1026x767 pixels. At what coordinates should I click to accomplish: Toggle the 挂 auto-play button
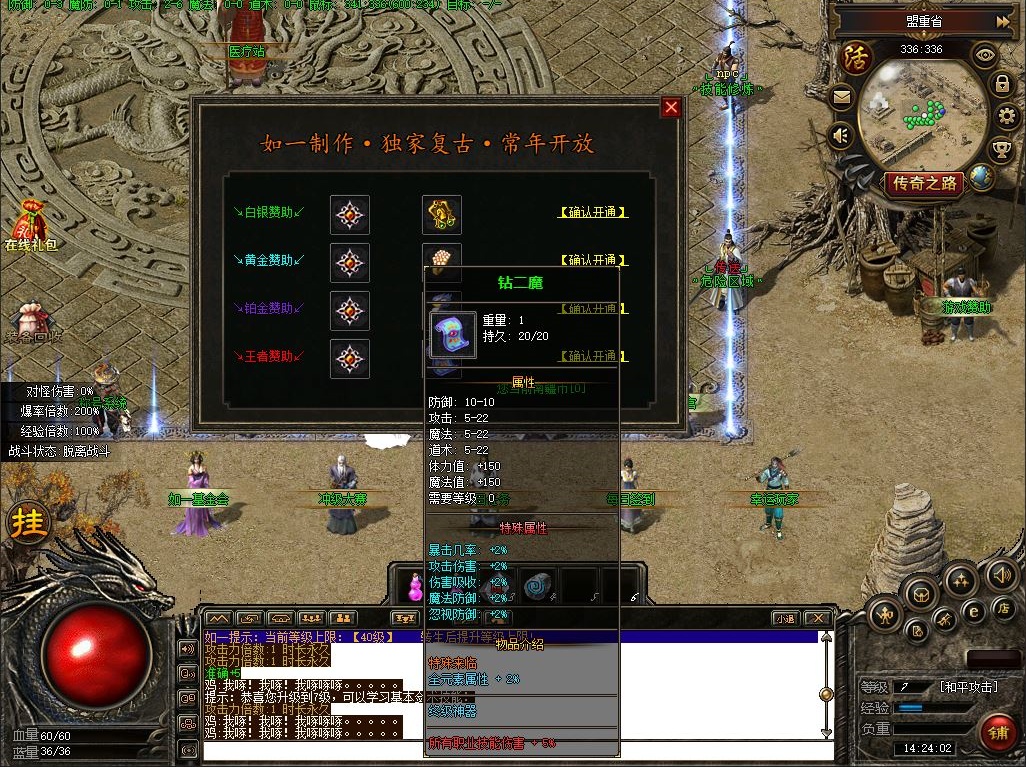click(29, 522)
